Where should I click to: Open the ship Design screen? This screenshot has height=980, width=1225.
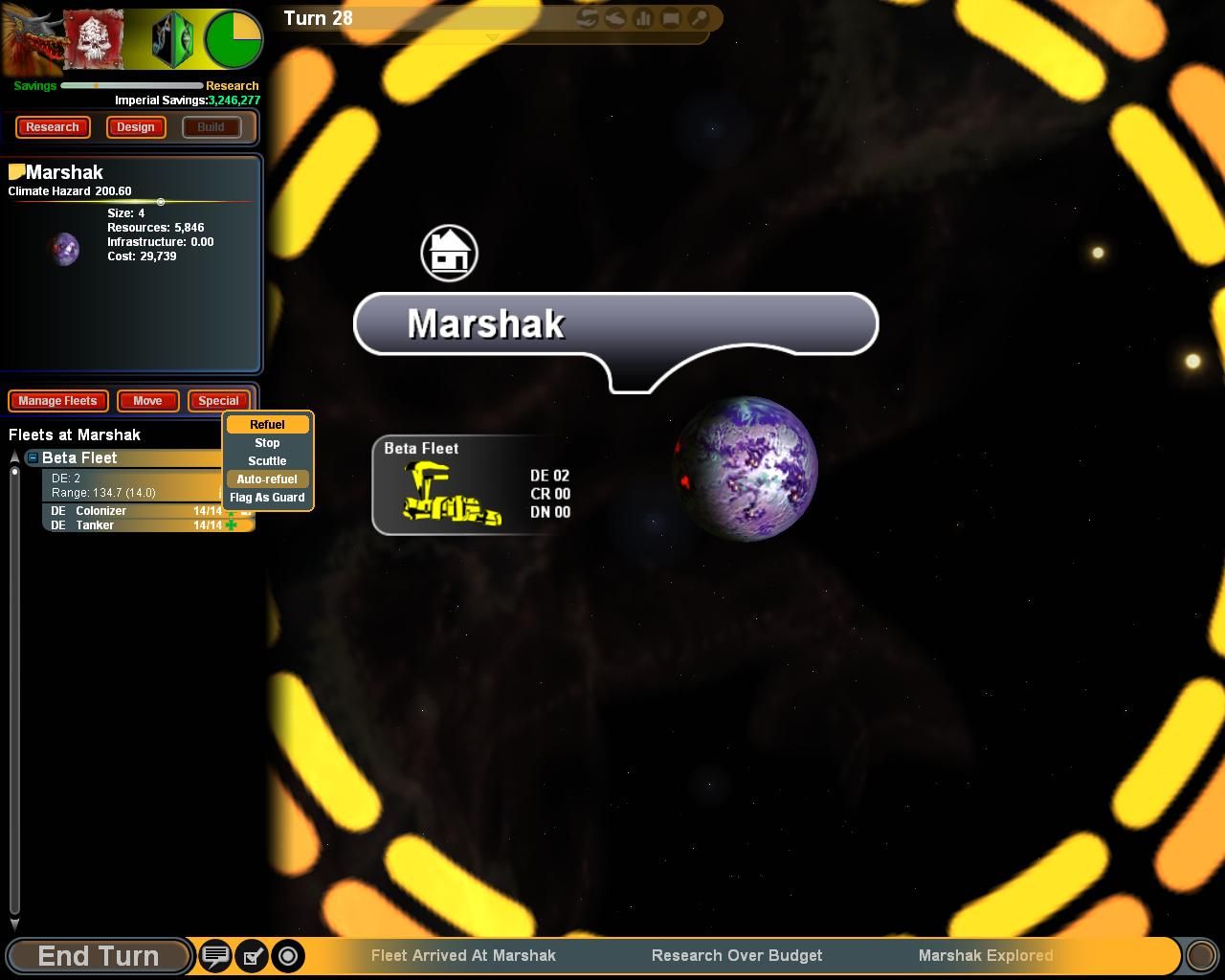[x=136, y=127]
